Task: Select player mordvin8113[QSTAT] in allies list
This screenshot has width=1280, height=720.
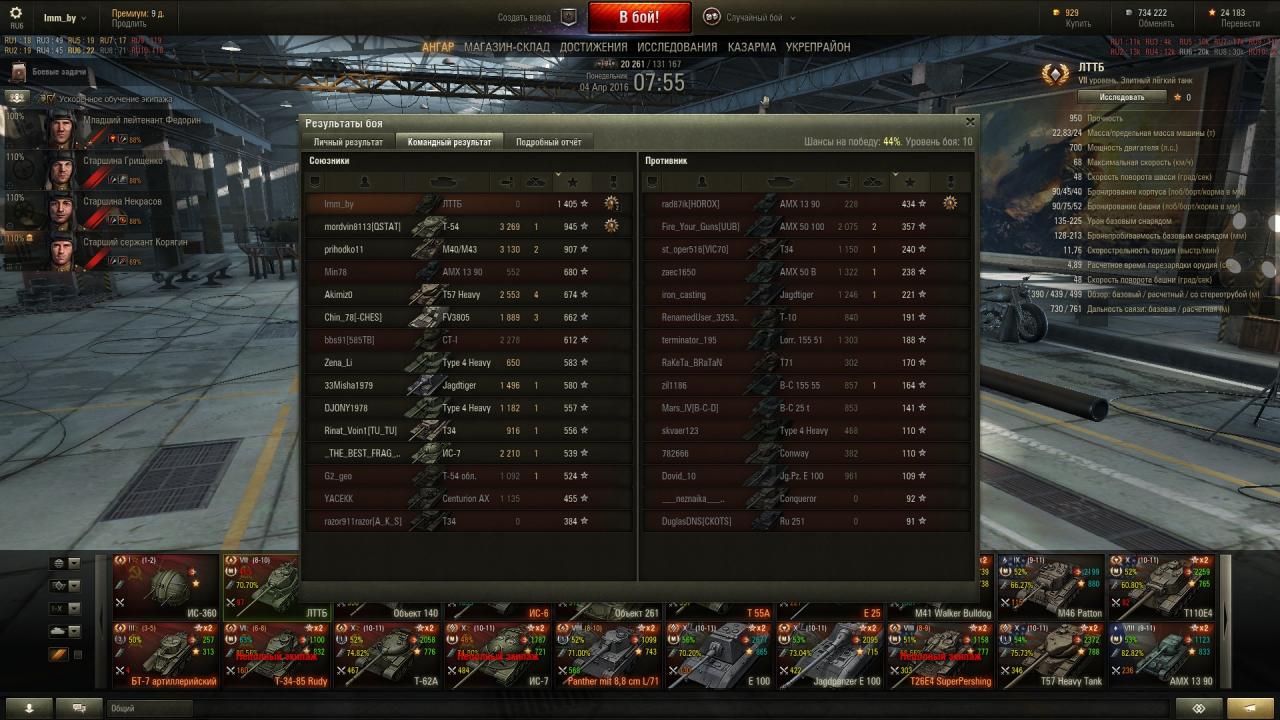Action: point(362,227)
